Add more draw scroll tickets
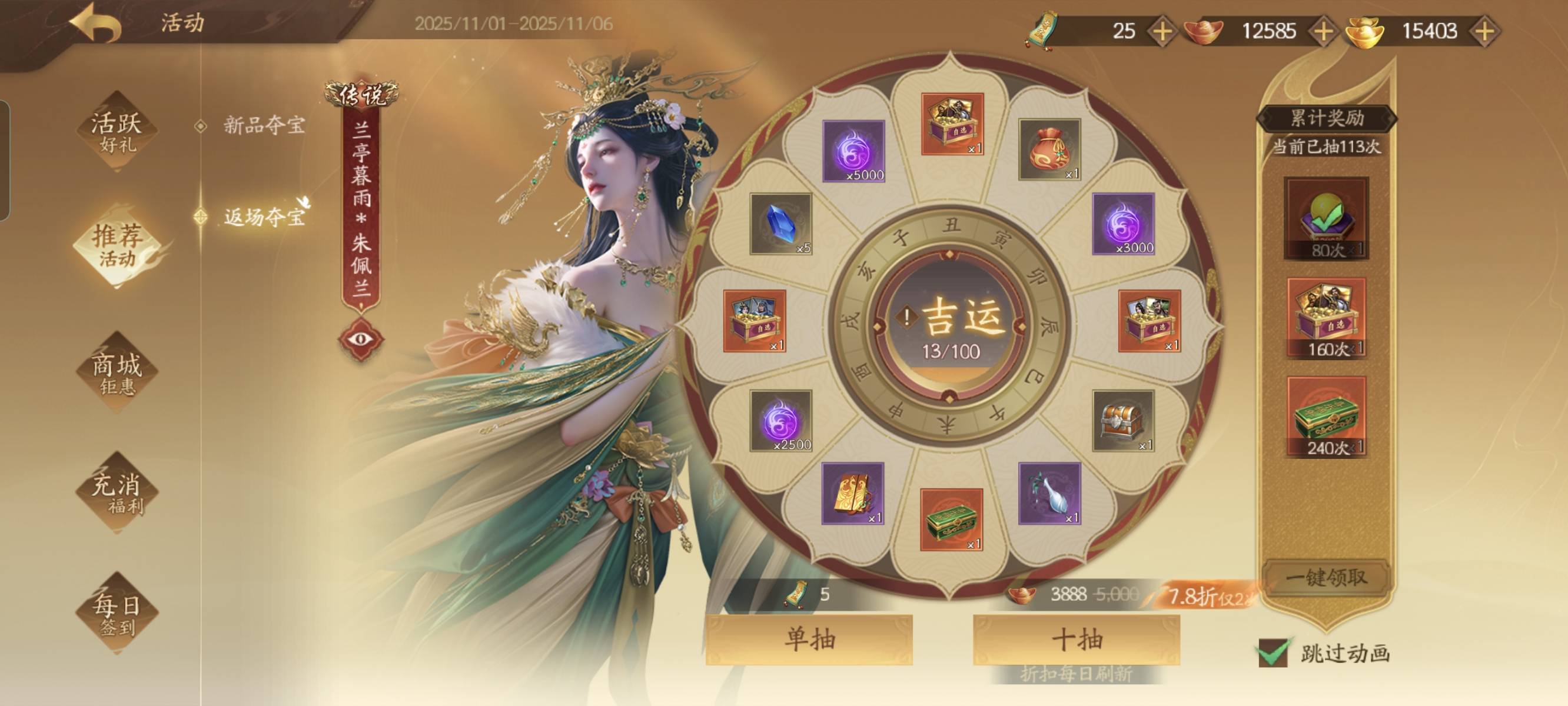This screenshot has width=1568, height=706. click(x=1162, y=31)
